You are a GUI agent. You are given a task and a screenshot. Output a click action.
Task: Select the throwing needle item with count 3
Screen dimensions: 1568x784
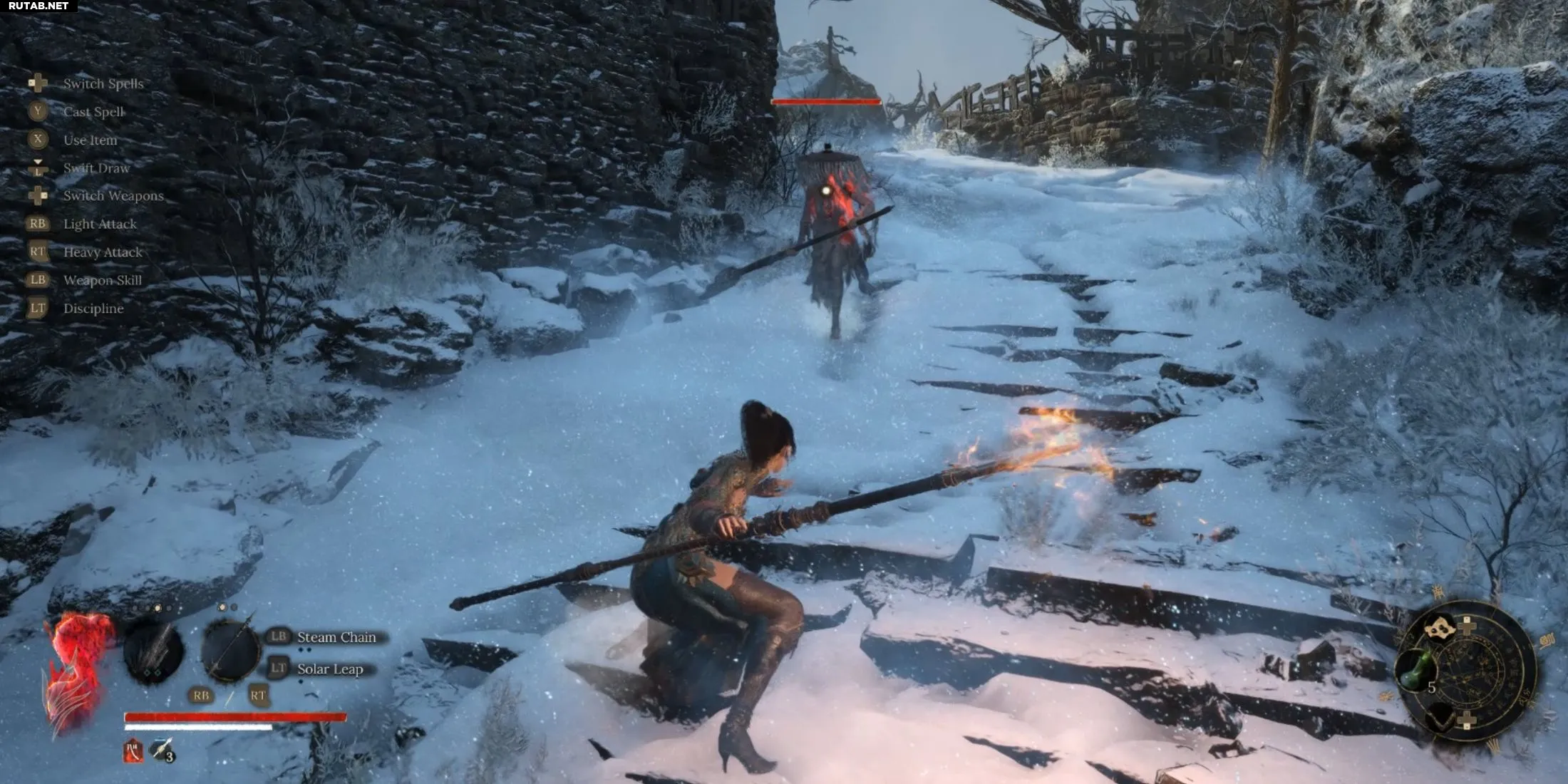coord(162,749)
